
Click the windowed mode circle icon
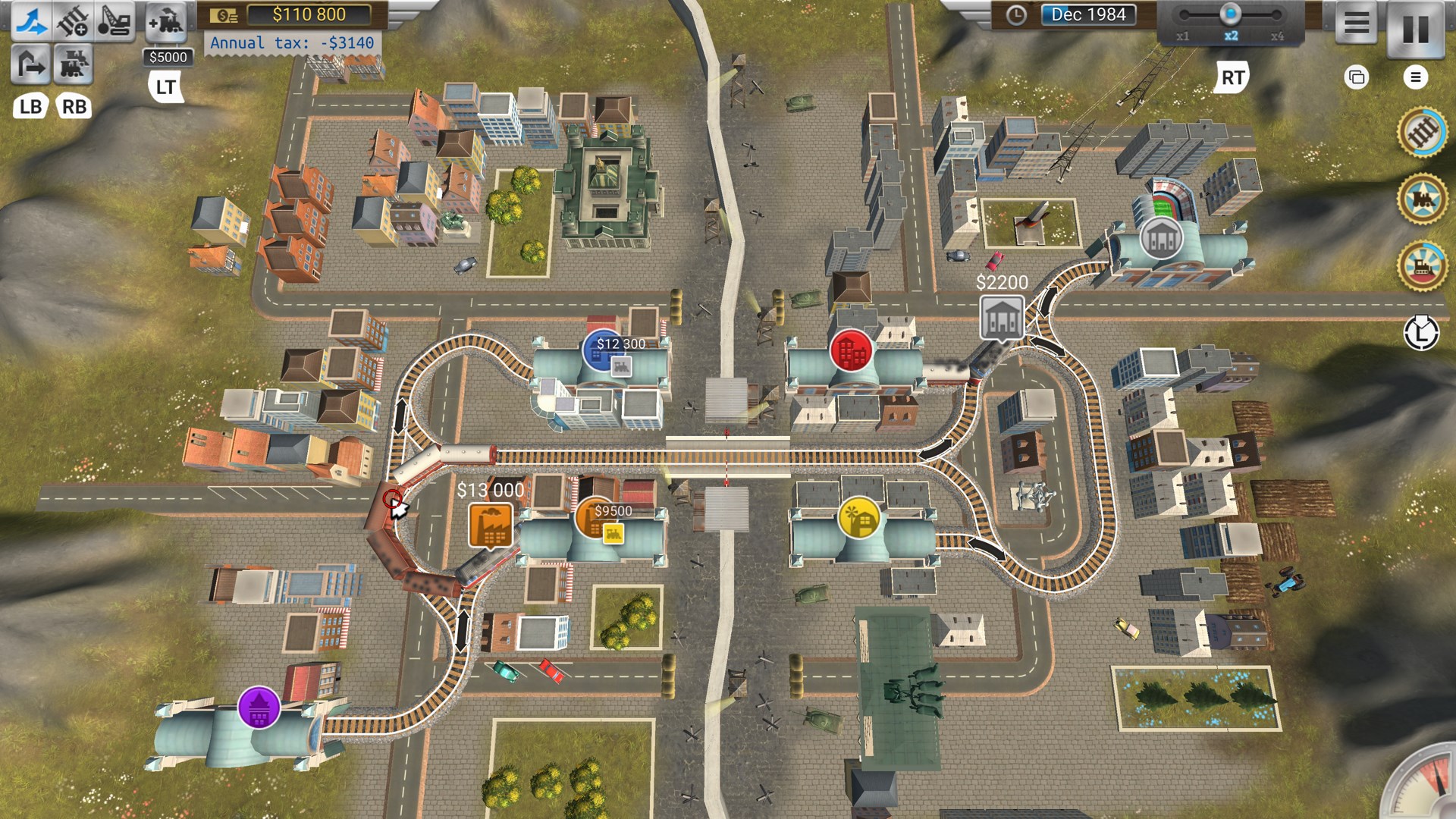point(1357,77)
